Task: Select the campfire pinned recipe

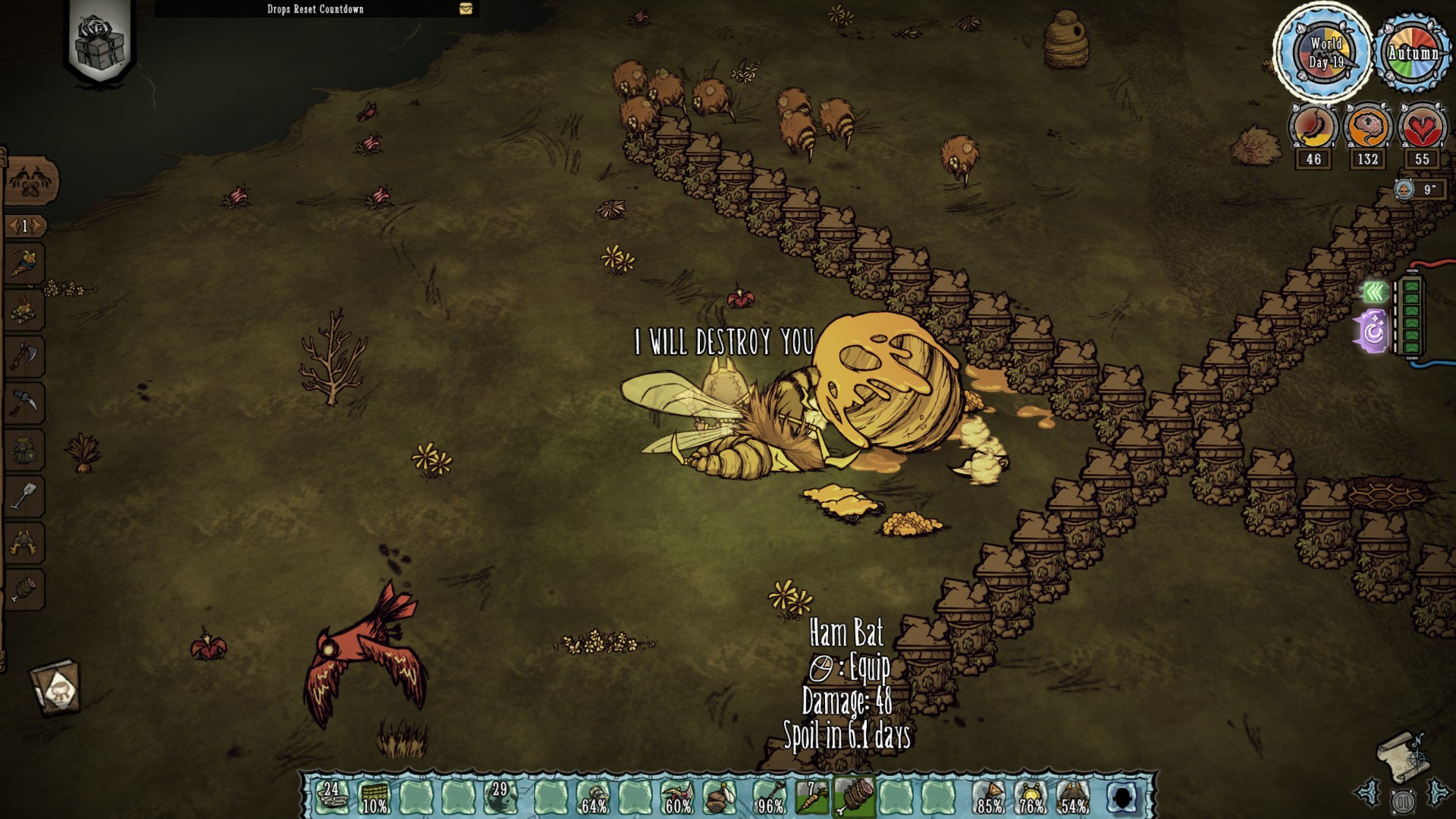Action: [24, 310]
